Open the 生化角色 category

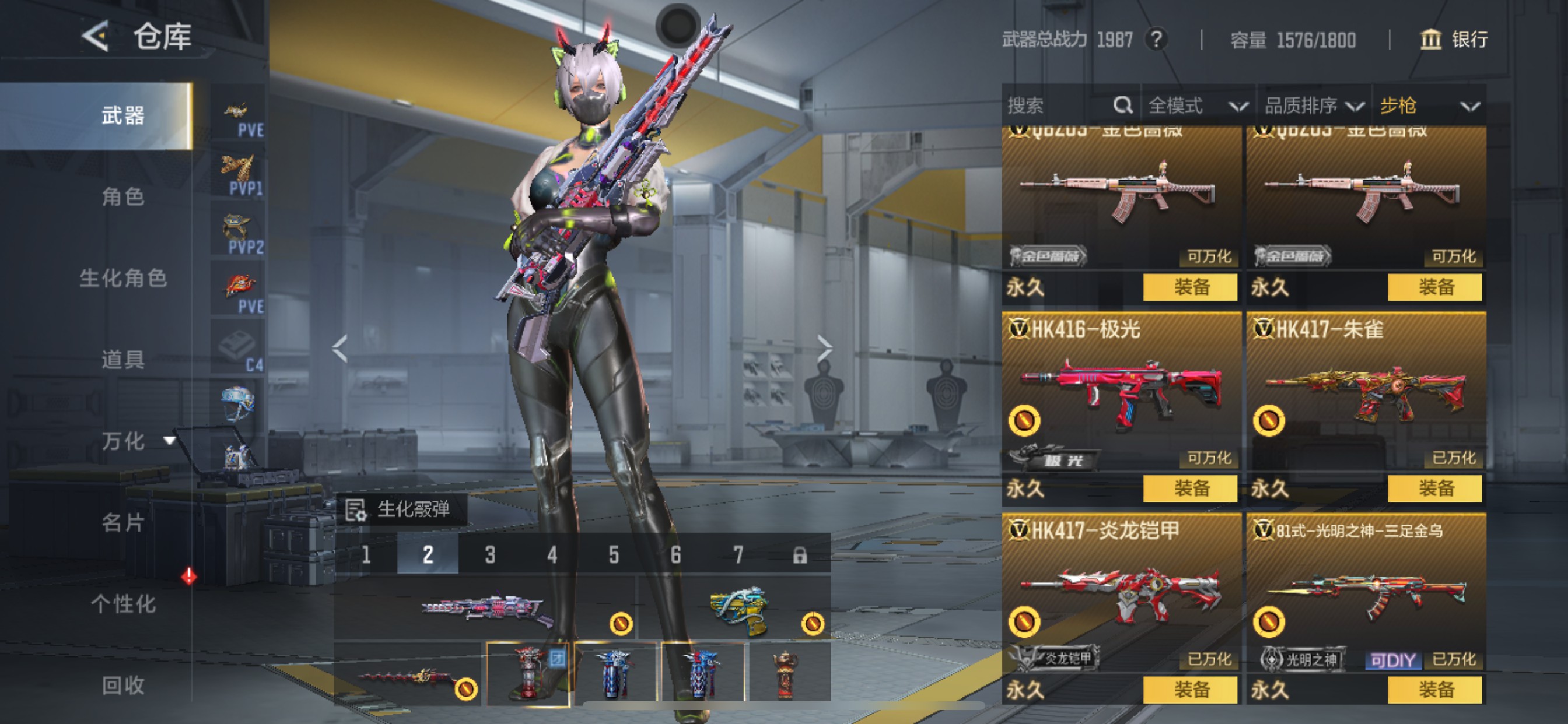click(x=123, y=278)
